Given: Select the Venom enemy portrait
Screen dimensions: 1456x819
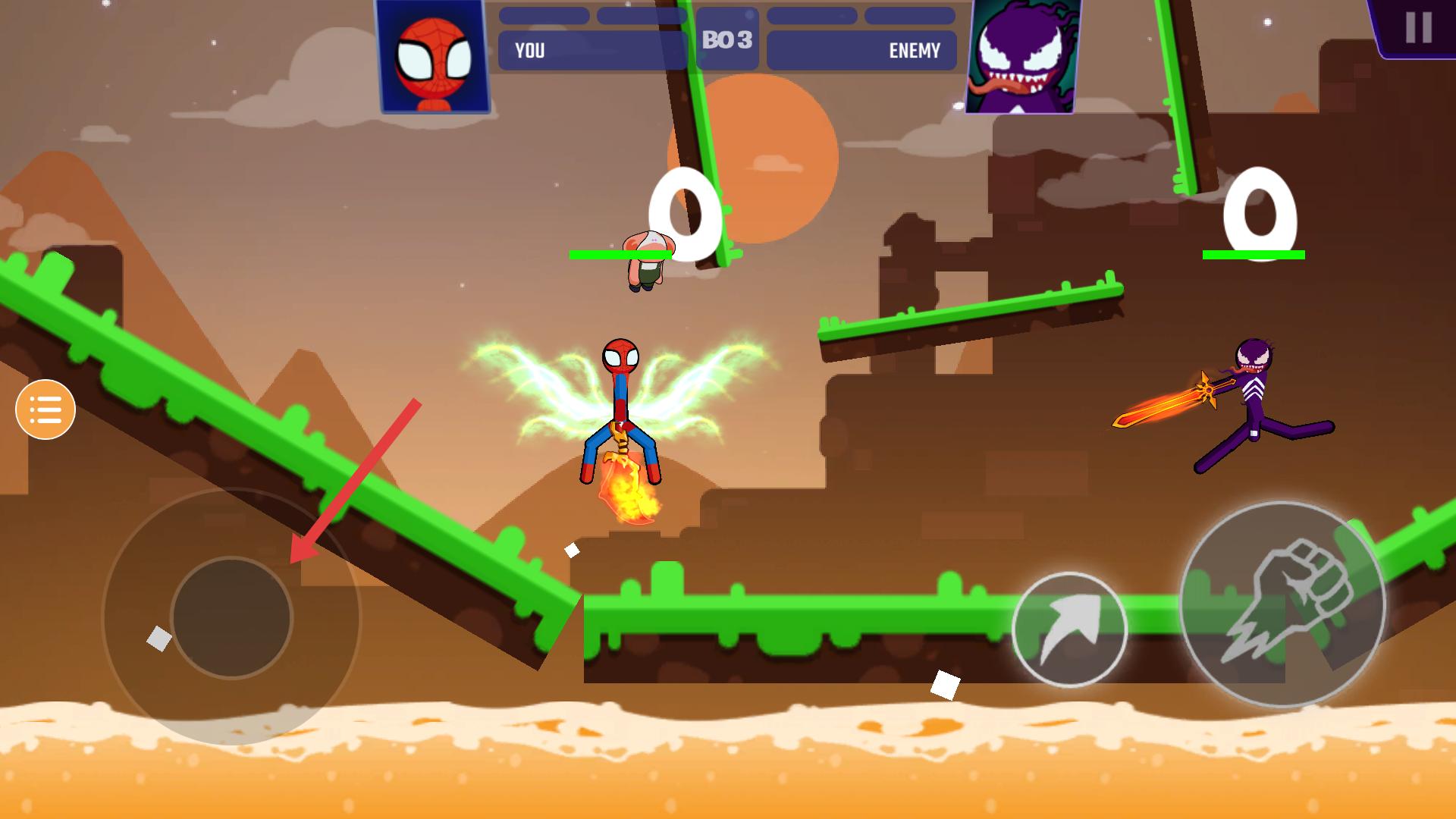Looking at the screenshot, I should [x=1023, y=57].
